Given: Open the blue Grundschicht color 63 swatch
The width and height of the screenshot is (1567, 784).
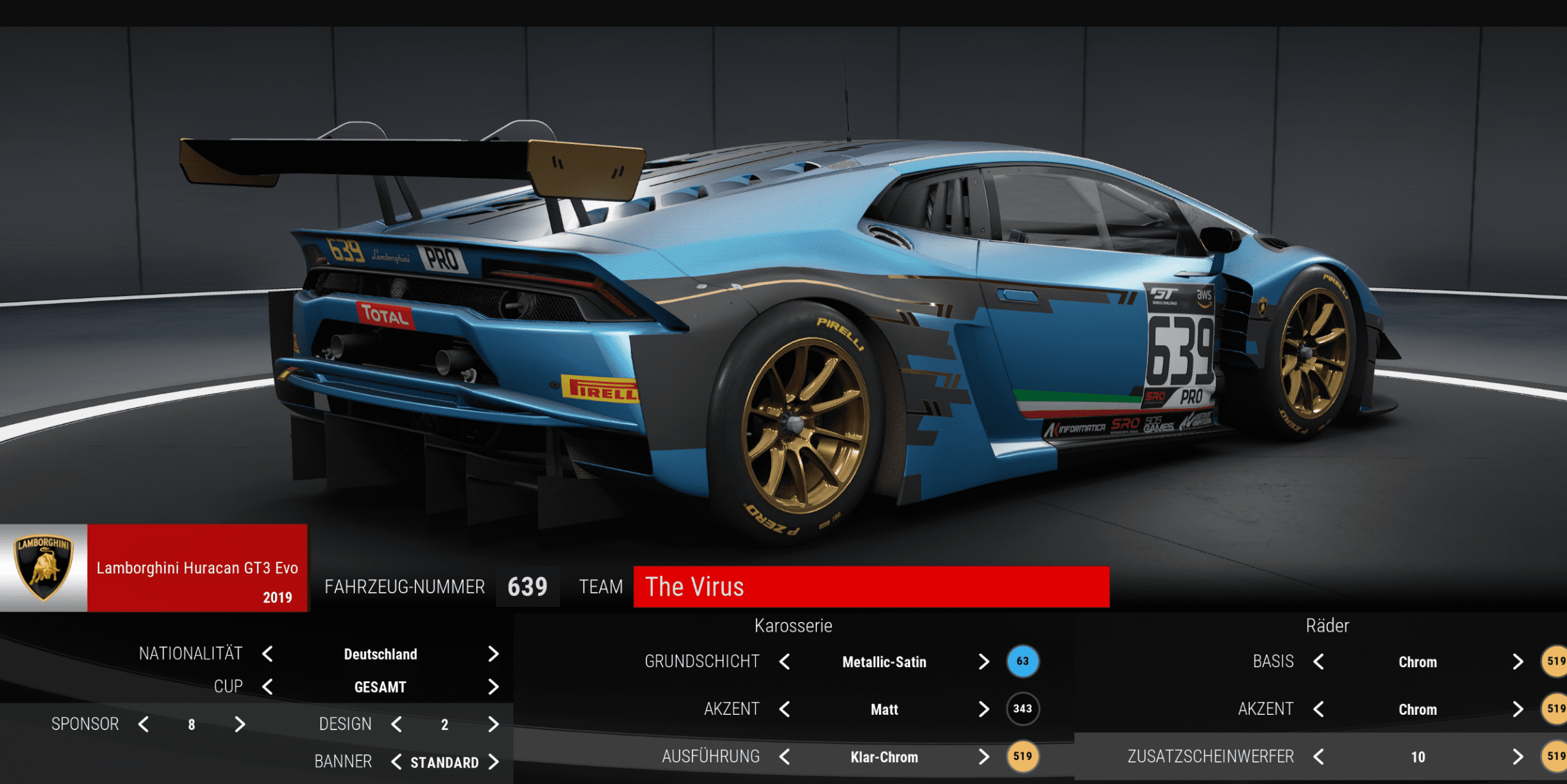Looking at the screenshot, I should coord(1022,661).
